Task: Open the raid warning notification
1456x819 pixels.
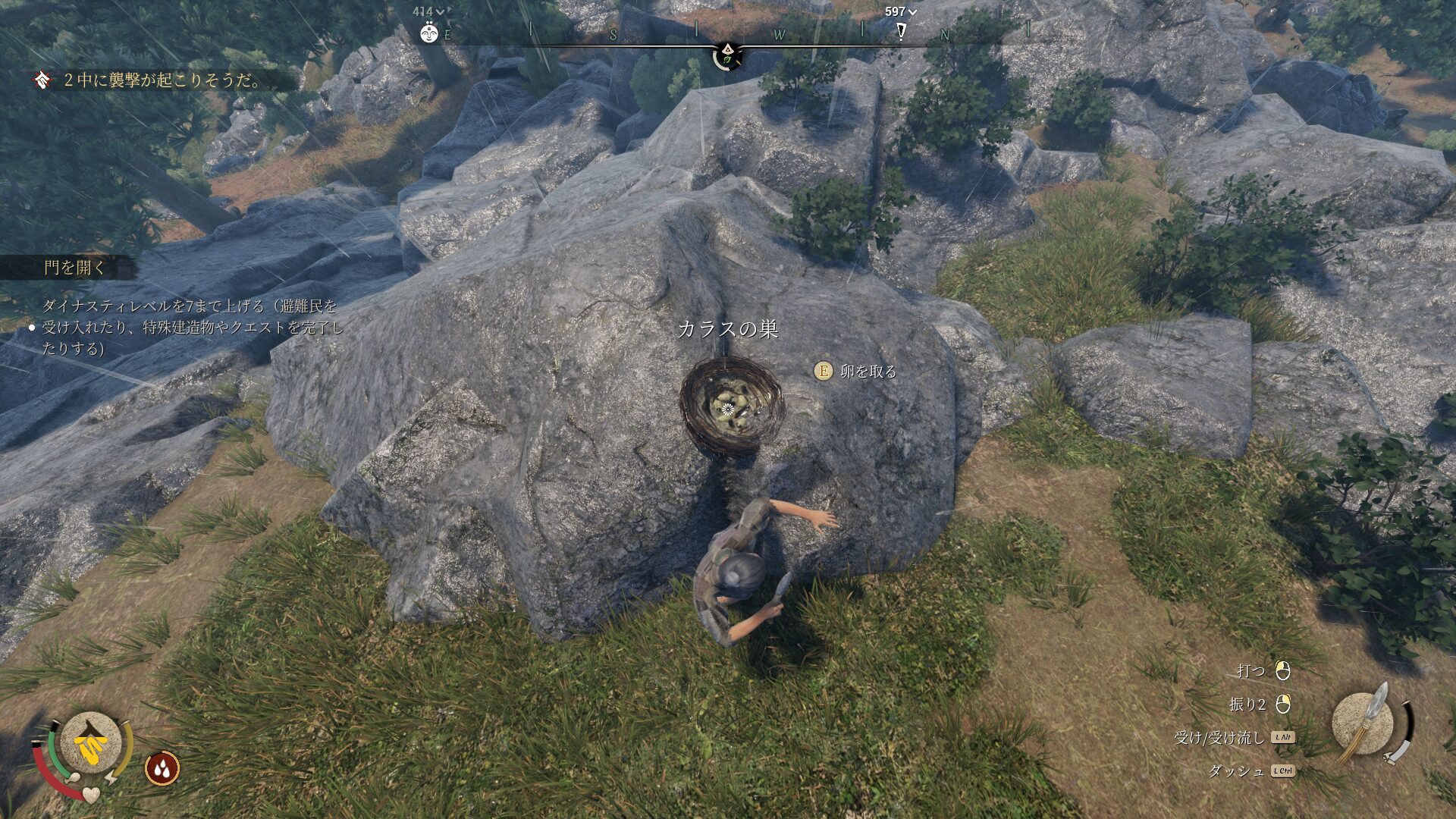Action: pyautogui.click(x=162, y=80)
